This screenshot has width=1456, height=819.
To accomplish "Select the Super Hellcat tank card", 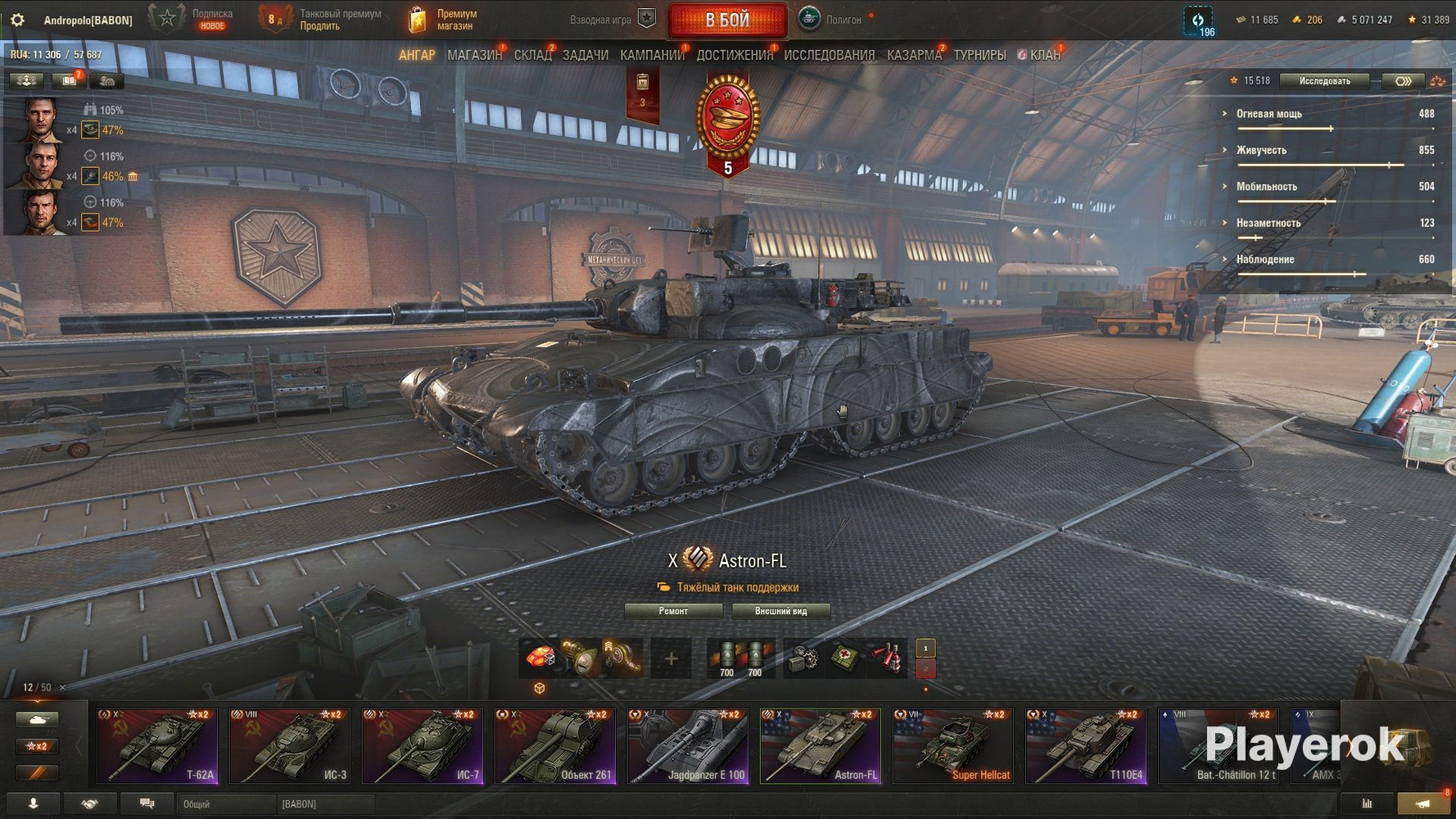I will tap(953, 746).
